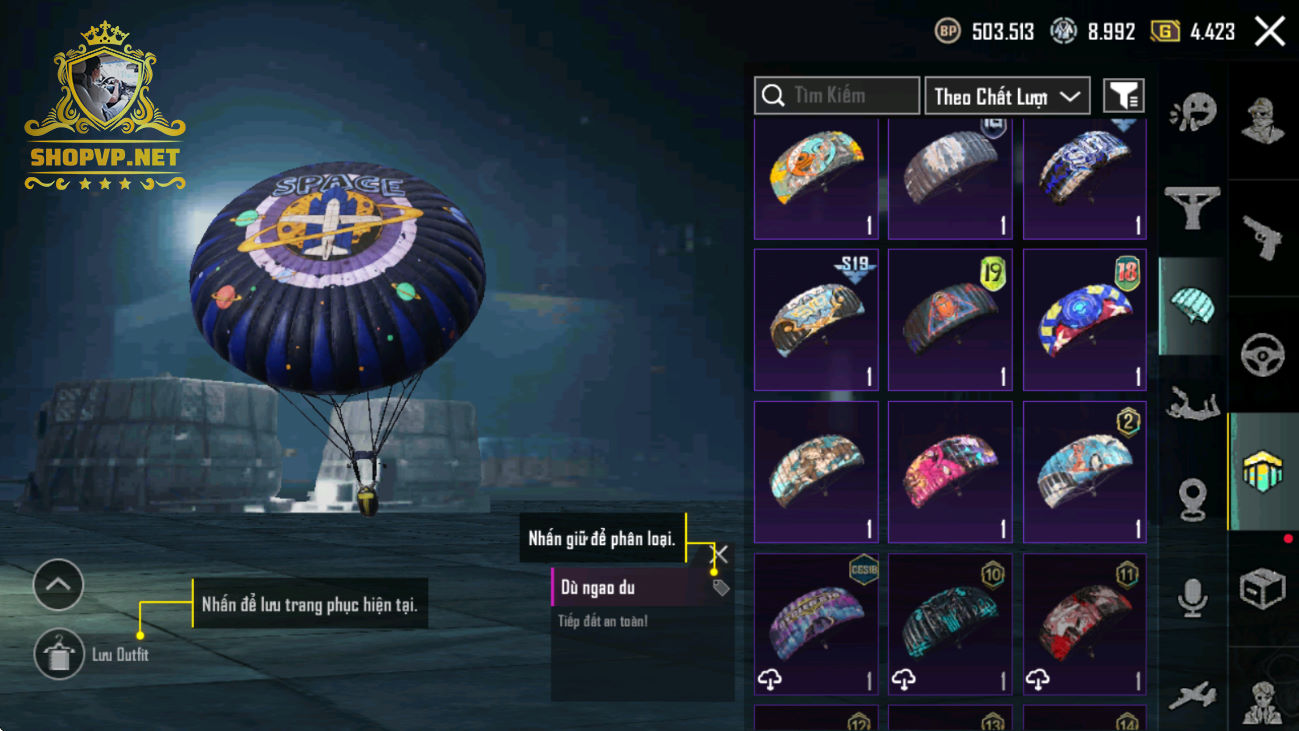This screenshot has width=1299, height=731.
Task: Select the teal parachute with 10 badge
Action: [950, 624]
